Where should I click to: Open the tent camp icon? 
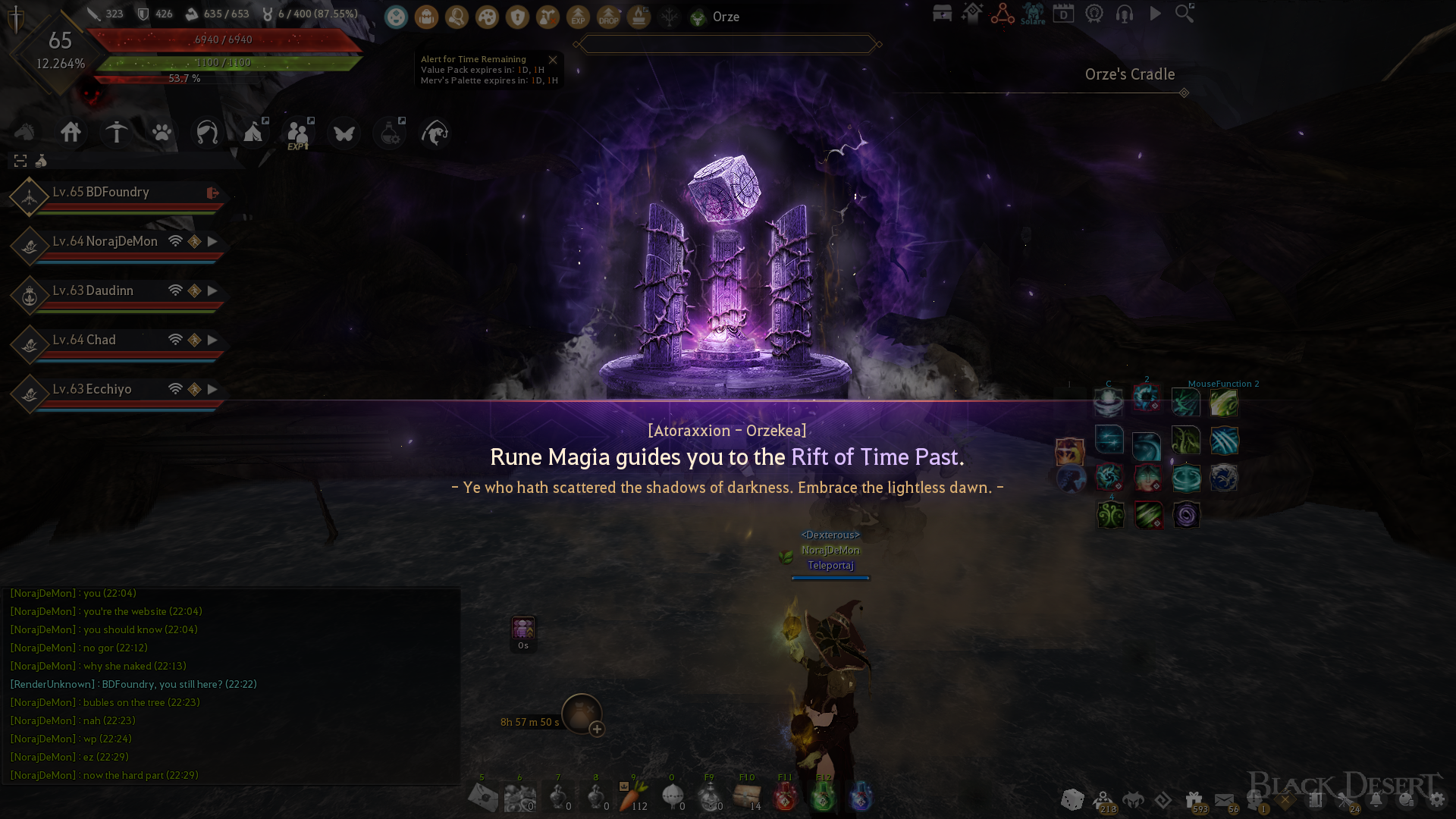tap(253, 133)
